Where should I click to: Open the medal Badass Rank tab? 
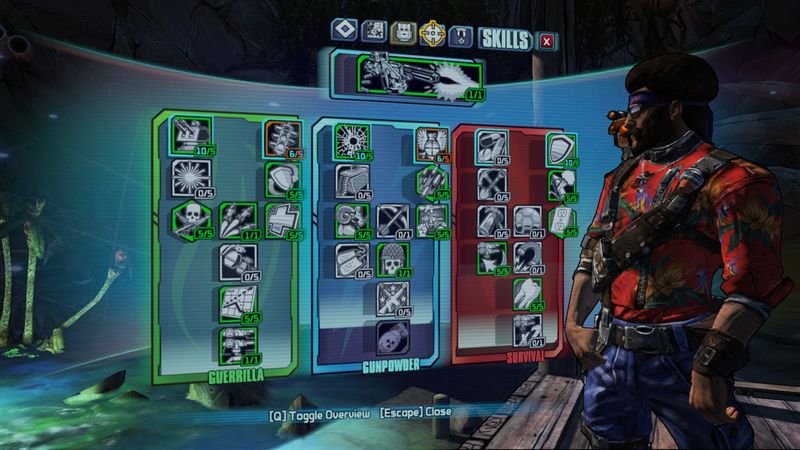tap(461, 38)
